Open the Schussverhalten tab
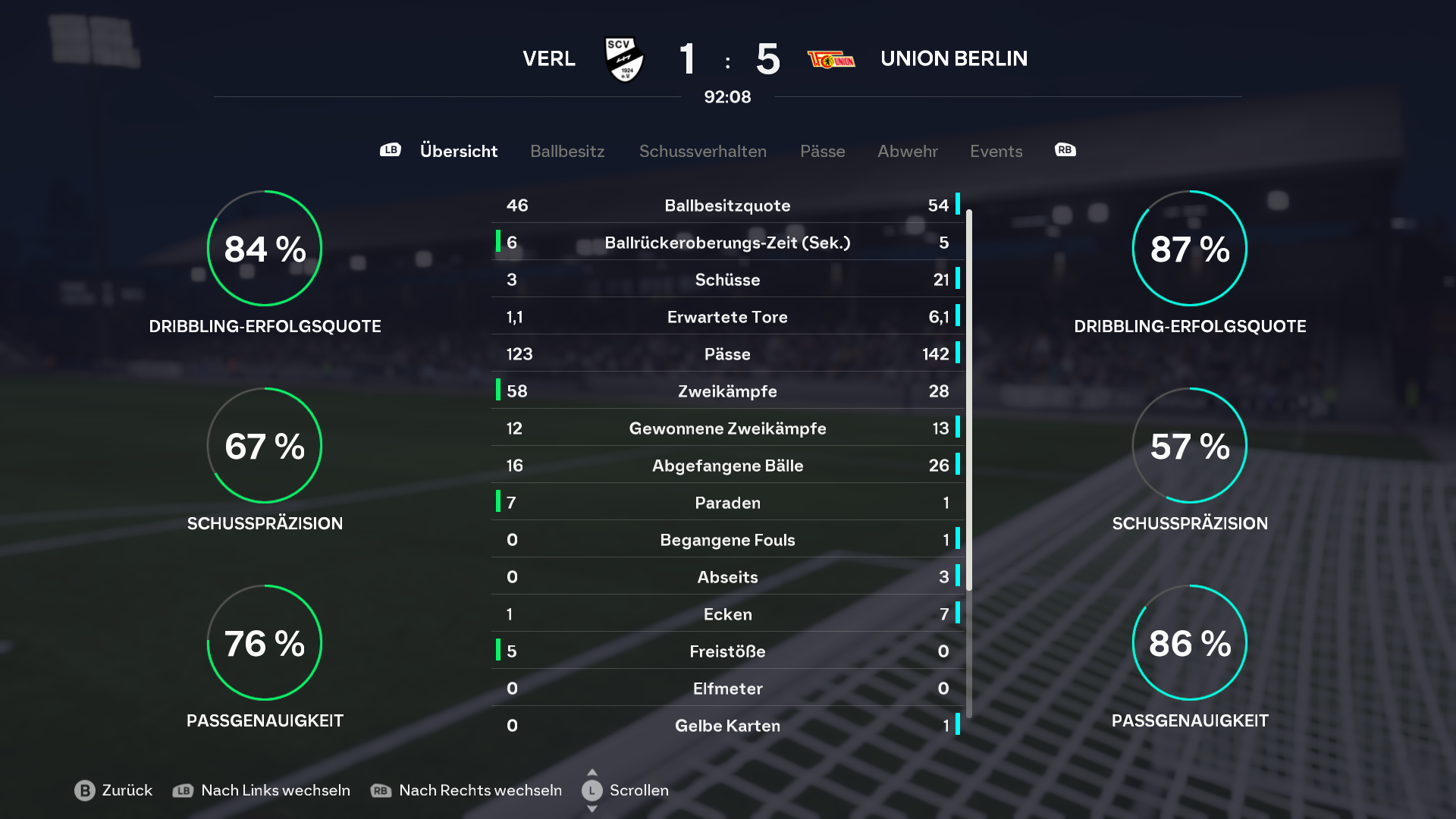Viewport: 1456px width, 819px height. coord(702,151)
